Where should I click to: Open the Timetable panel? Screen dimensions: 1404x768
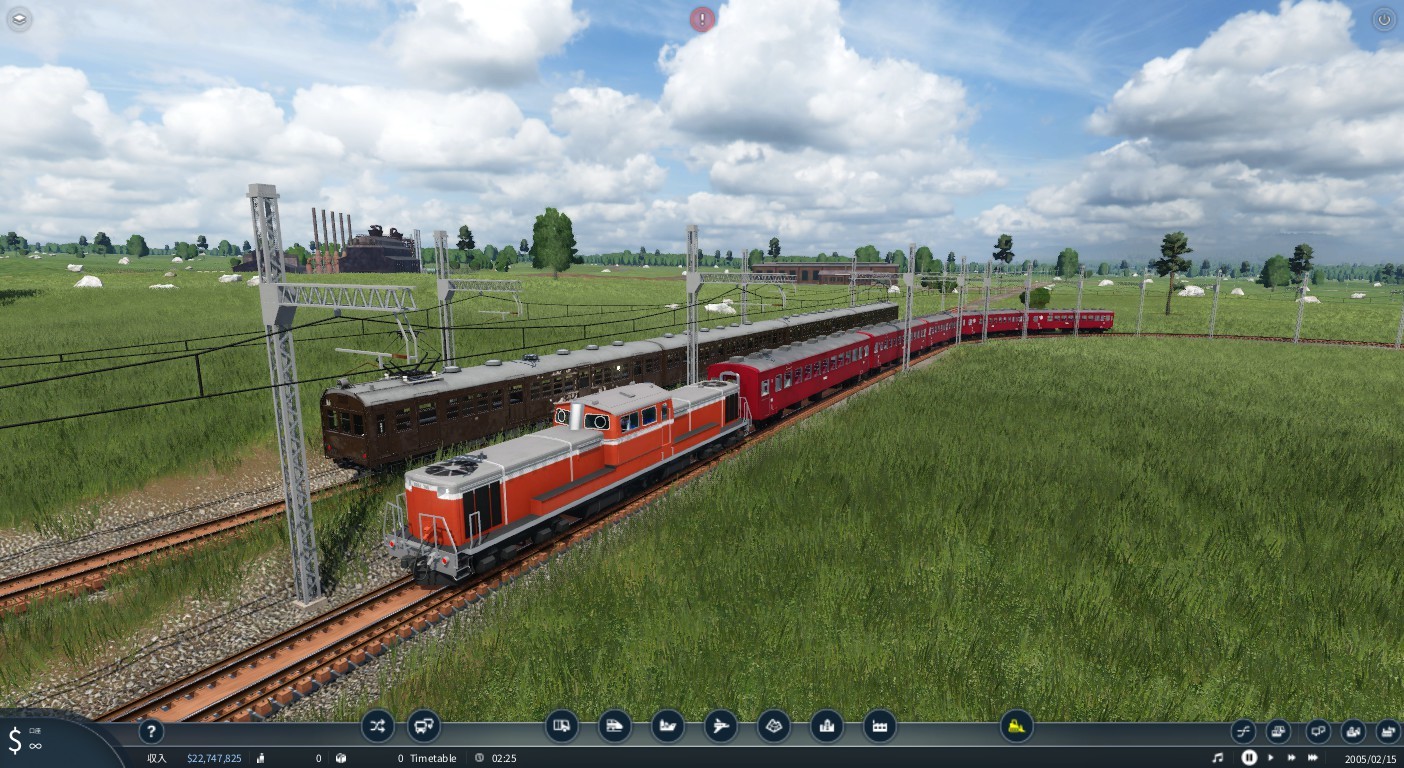(432, 758)
